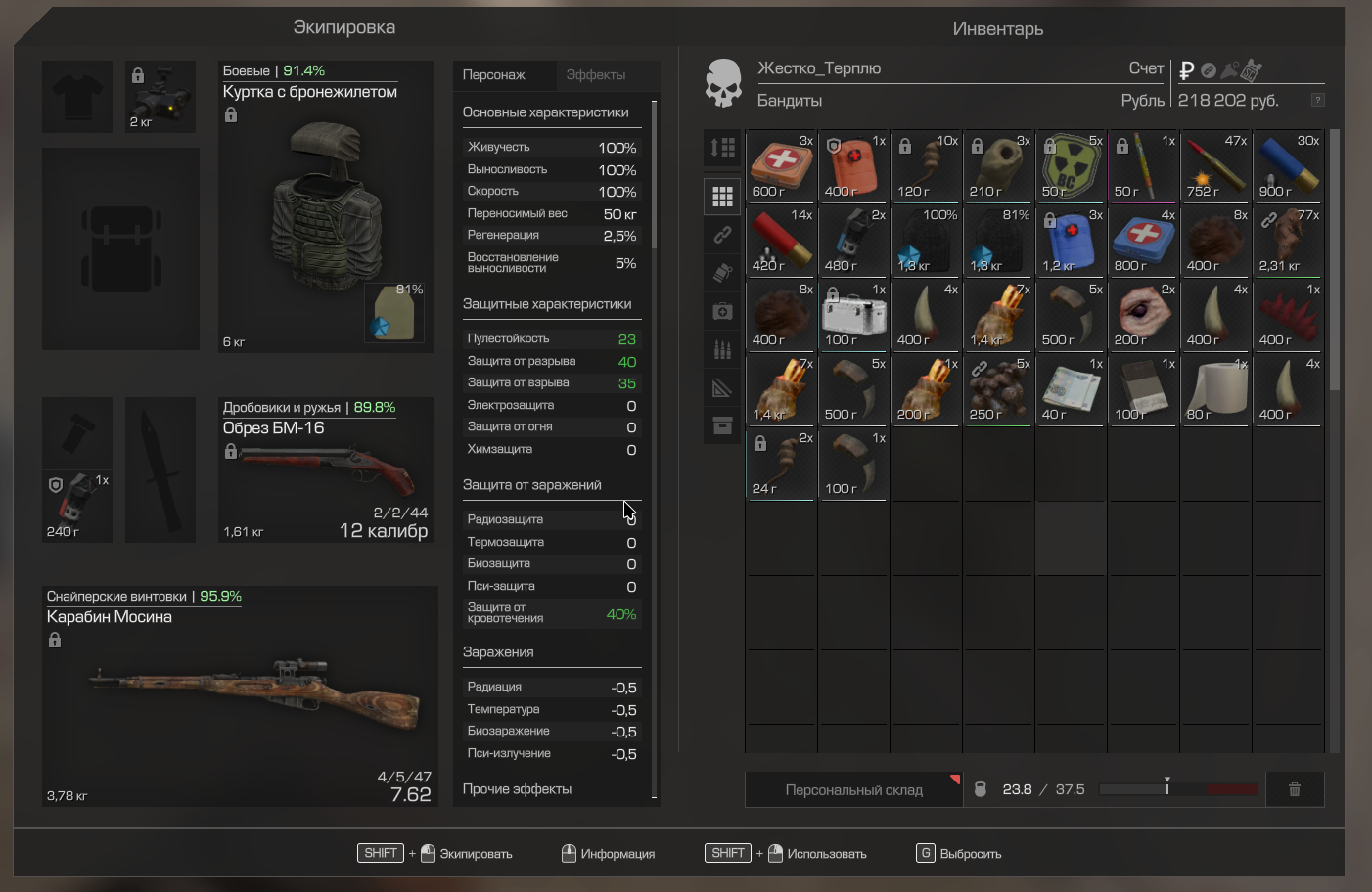Select the equipped Карабин Мосина rifle
Image resolution: width=1372 pixels, height=892 pixels.
click(240, 695)
